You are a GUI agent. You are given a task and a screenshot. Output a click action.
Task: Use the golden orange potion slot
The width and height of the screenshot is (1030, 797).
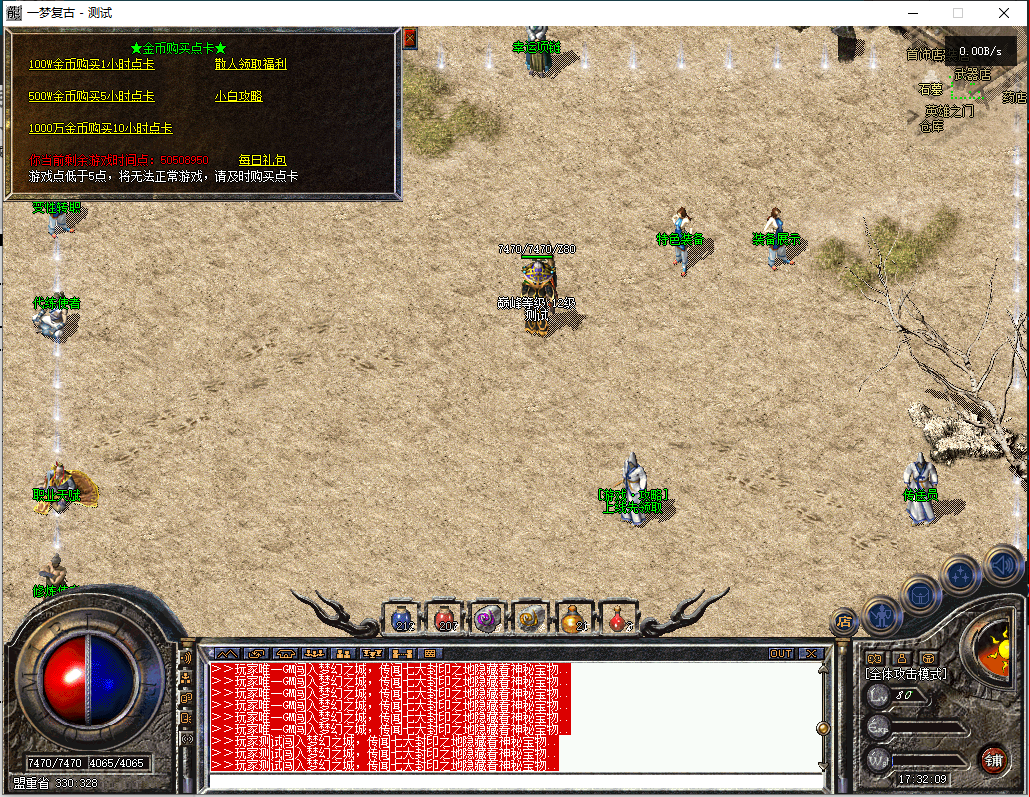(x=574, y=618)
